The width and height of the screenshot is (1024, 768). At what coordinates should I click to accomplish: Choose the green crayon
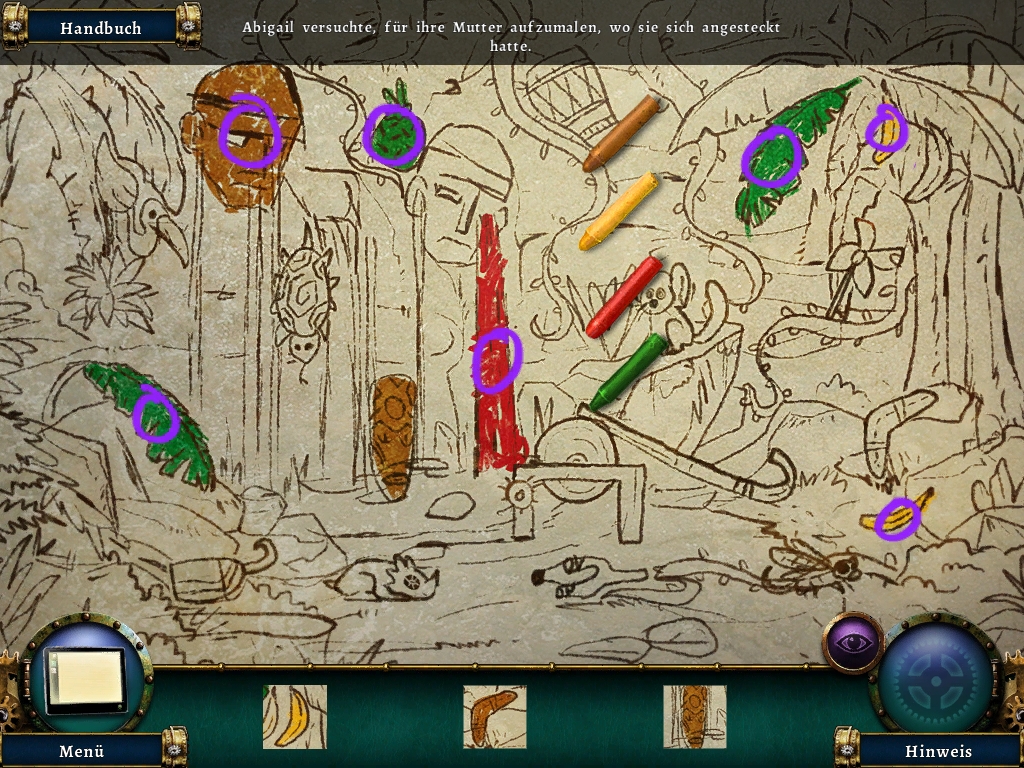coord(628,372)
